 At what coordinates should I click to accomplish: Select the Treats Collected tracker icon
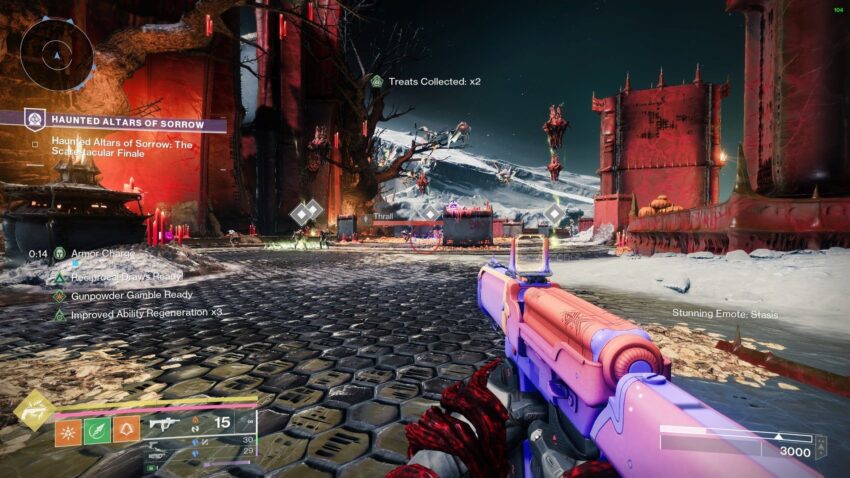click(376, 81)
